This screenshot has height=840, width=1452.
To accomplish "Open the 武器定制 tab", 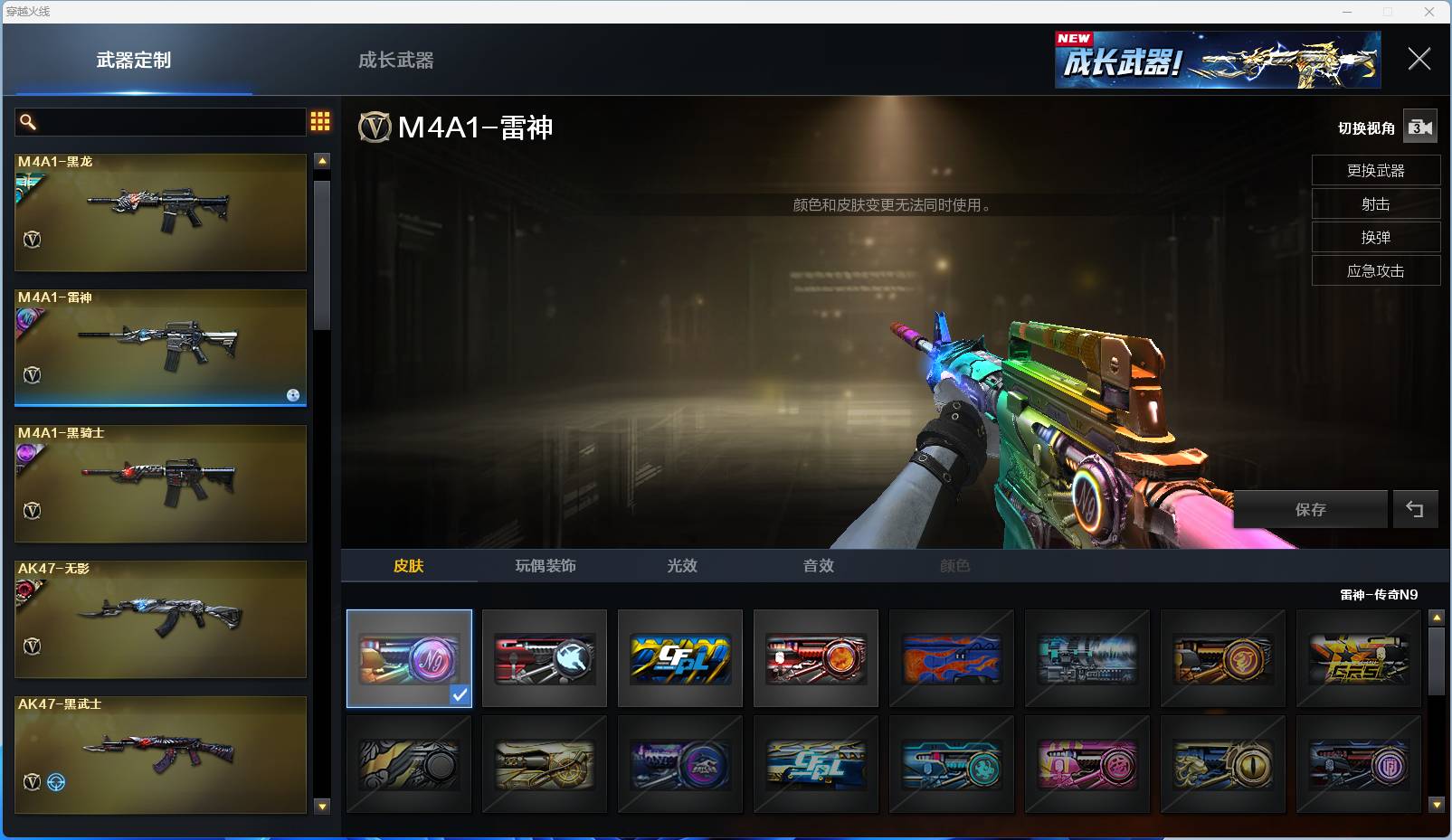I will (134, 61).
